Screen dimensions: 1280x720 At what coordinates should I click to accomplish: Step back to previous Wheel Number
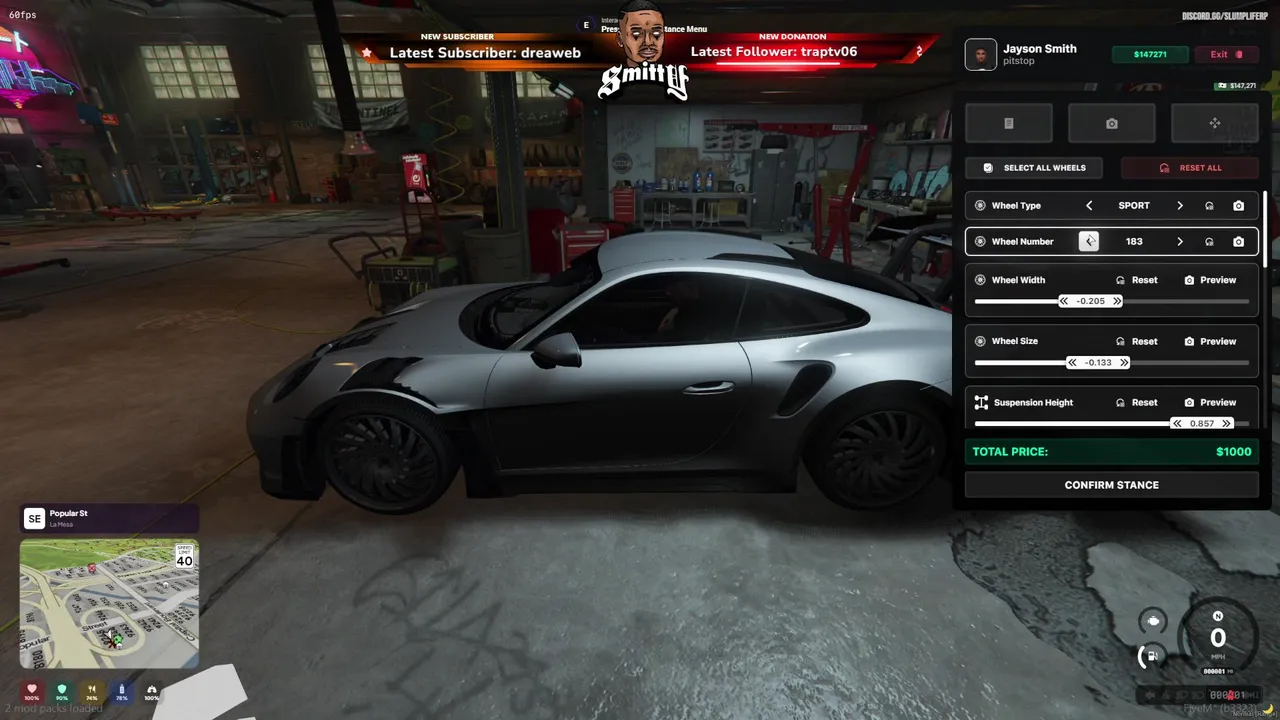(1089, 242)
